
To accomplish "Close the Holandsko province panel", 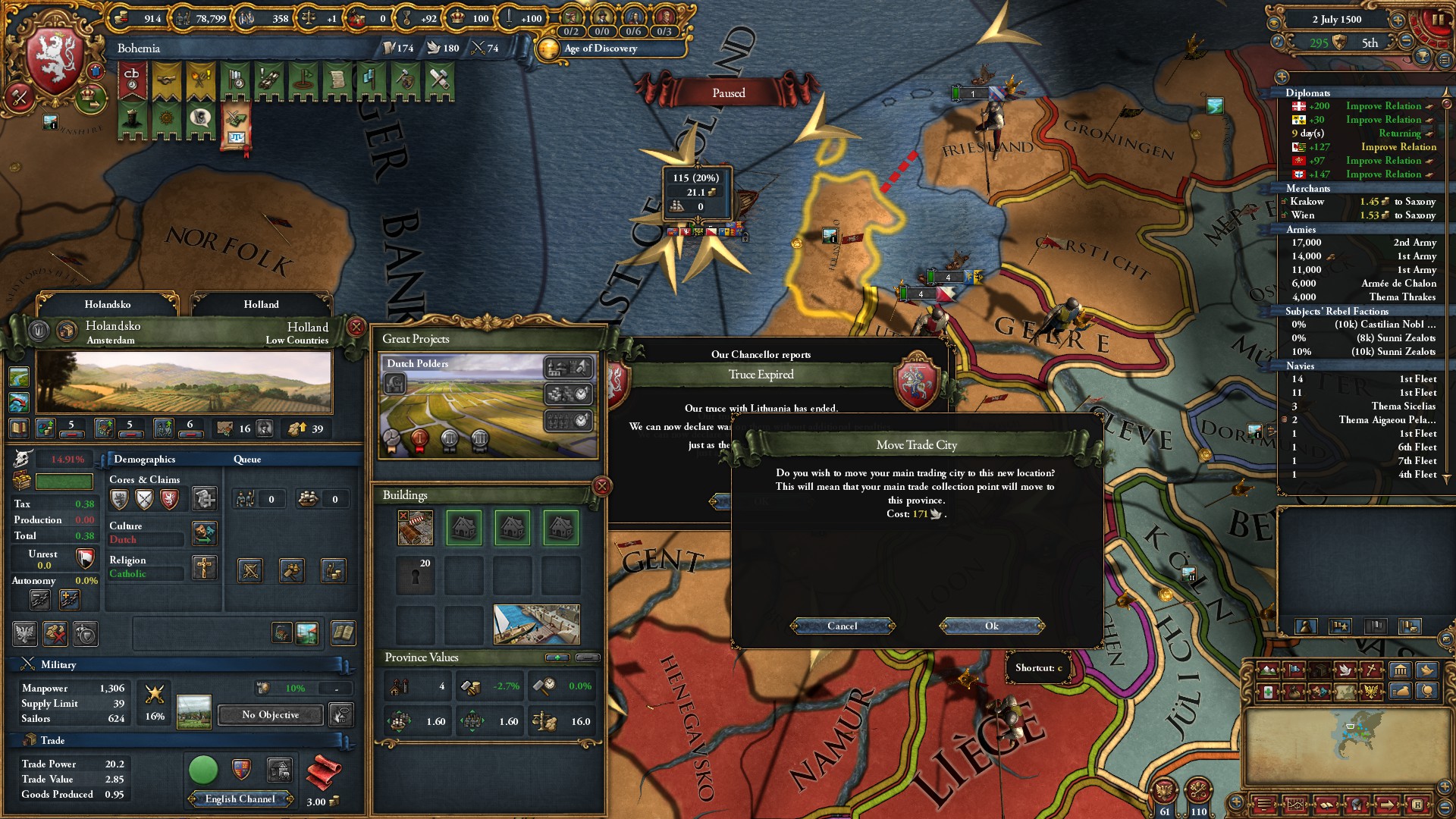I will (x=356, y=327).
